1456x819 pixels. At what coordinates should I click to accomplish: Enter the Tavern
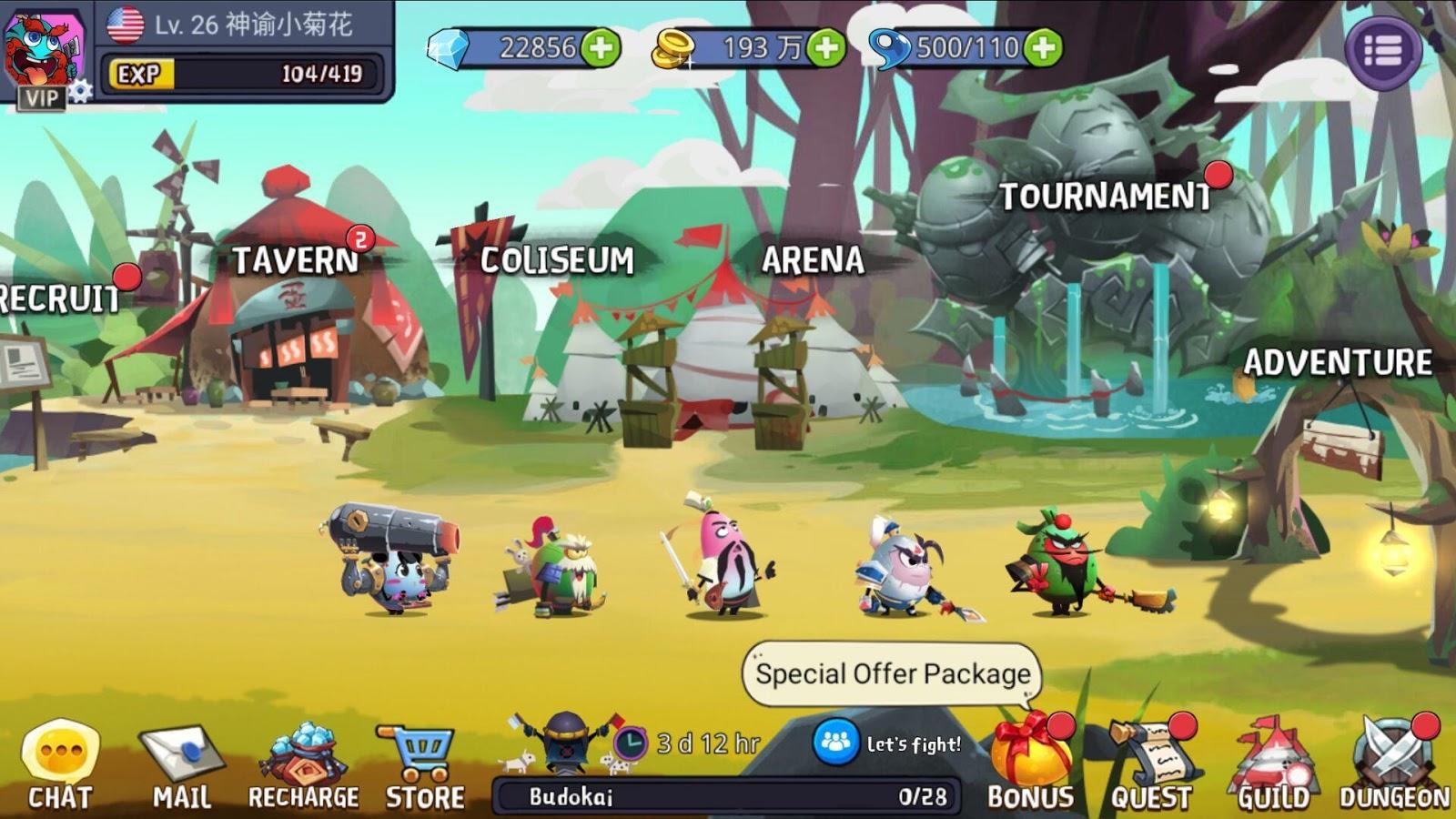pos(296,261)
